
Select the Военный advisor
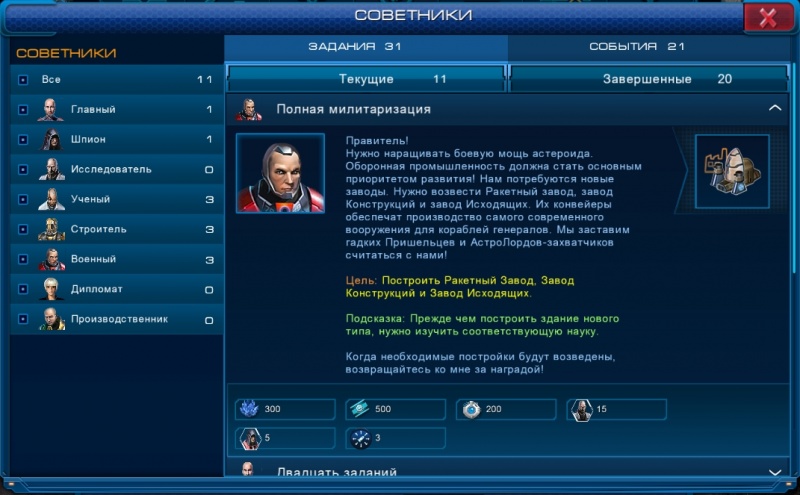pos(116,259)
